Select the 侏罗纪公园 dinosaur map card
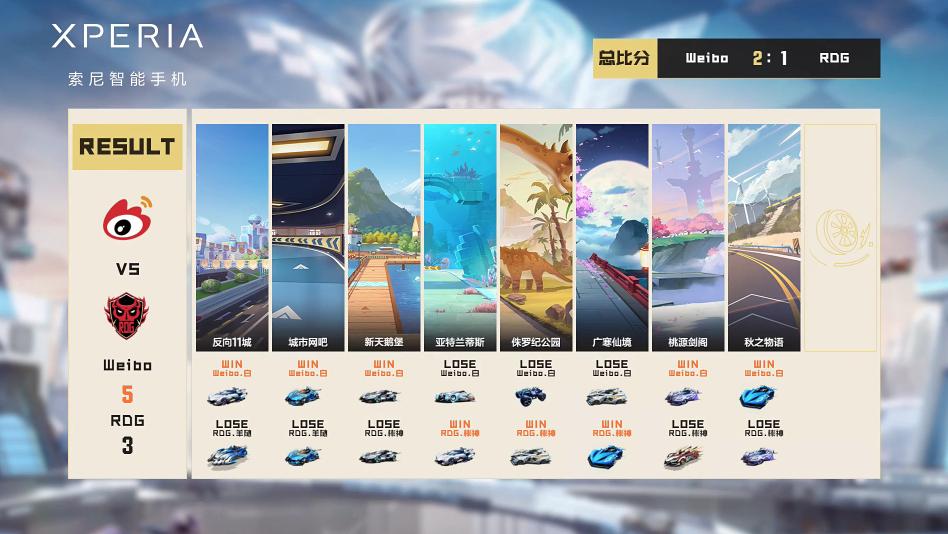 pyautogui.click(x=536, y=237)
